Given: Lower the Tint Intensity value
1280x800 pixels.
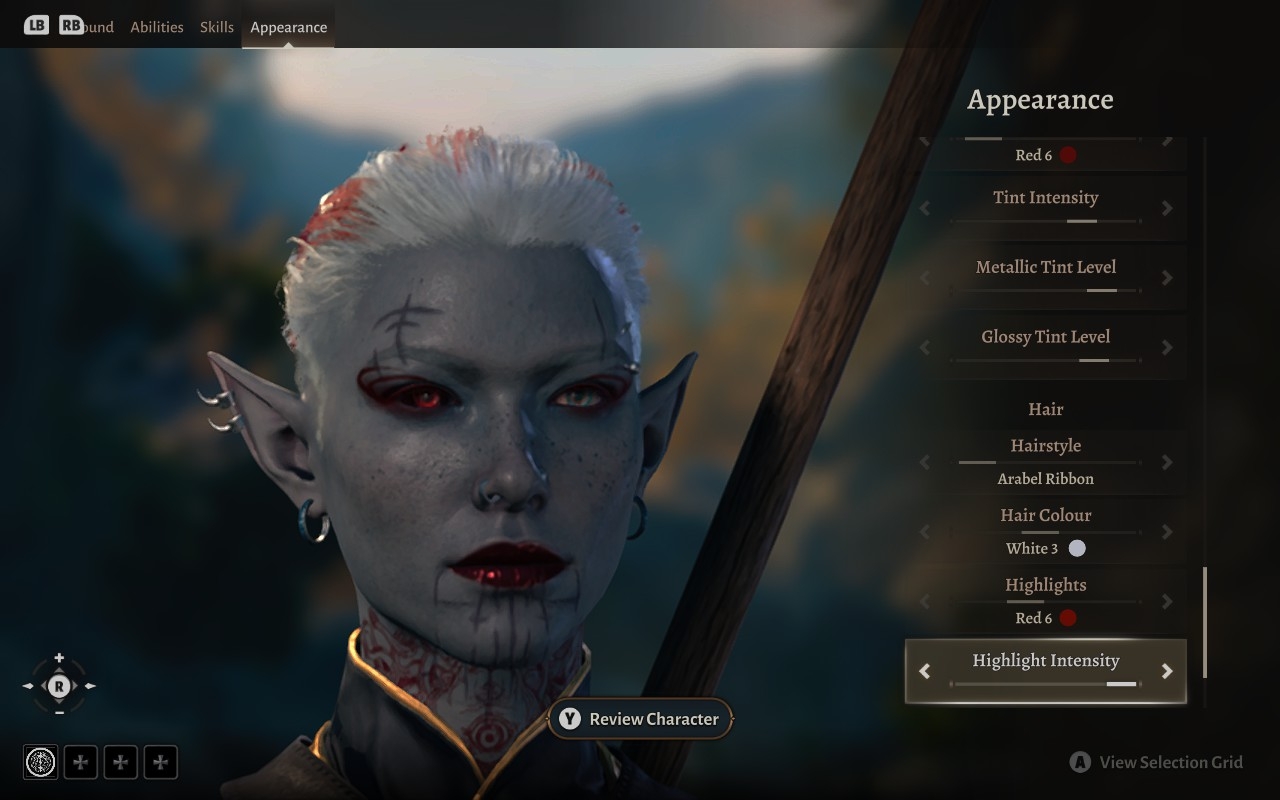Looking at the screenshot, I should [x=925, y=208].
